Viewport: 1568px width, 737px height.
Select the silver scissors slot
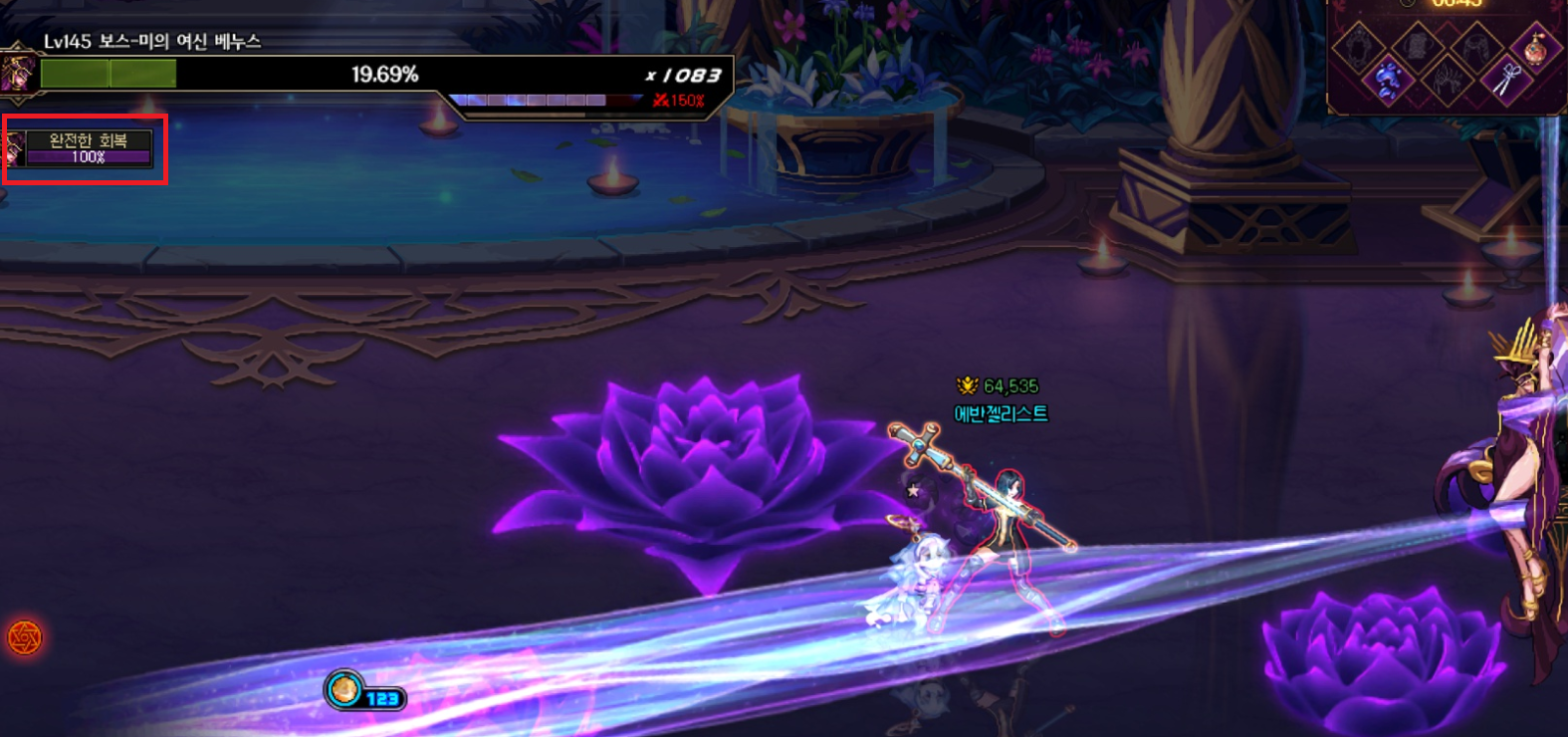click(1507, 79)
